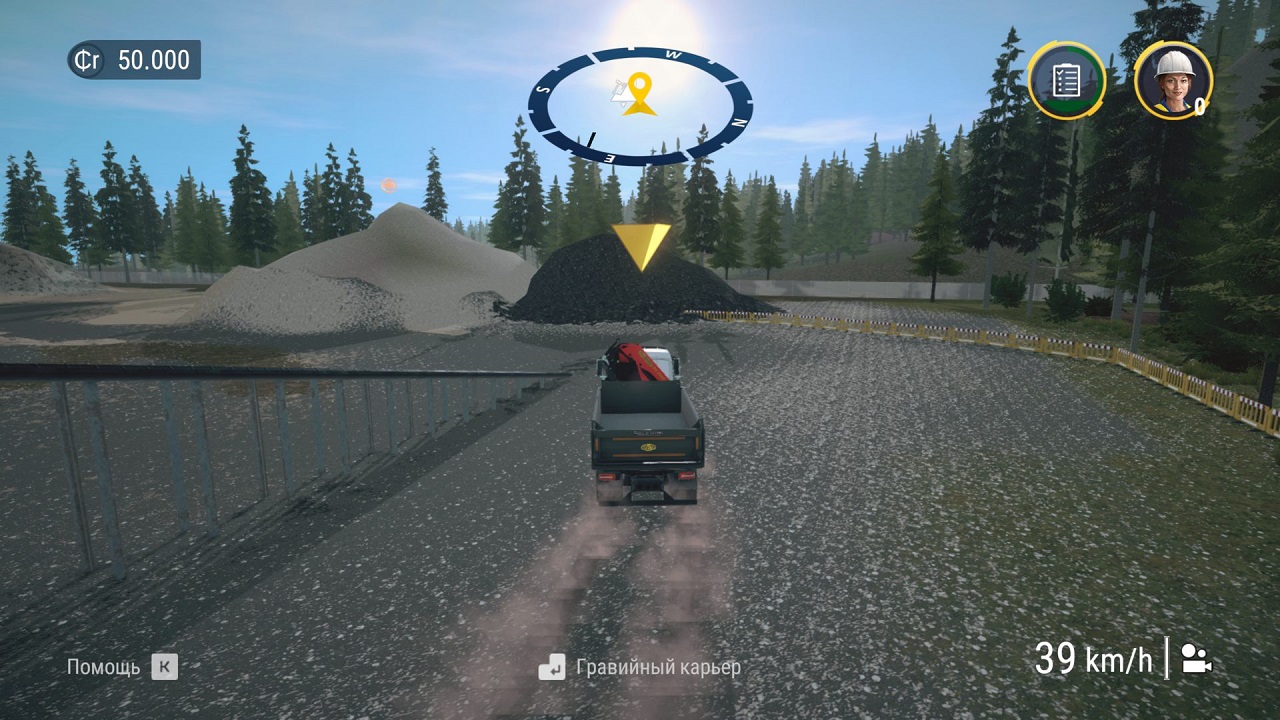Open the task checklist icon
The width and height of the screenshot is (1280, 720).
coord(1065,79)
